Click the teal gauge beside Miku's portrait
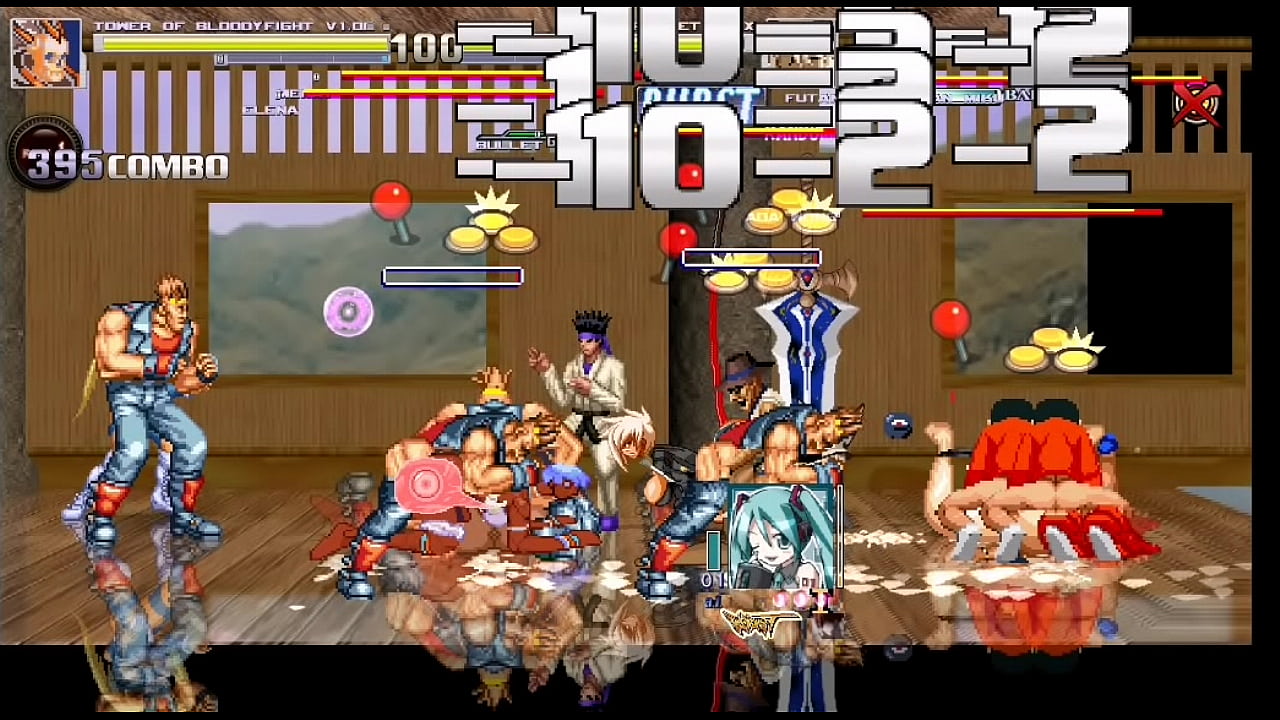Screen dimensions: 1280x720 [x=715, y=550]
